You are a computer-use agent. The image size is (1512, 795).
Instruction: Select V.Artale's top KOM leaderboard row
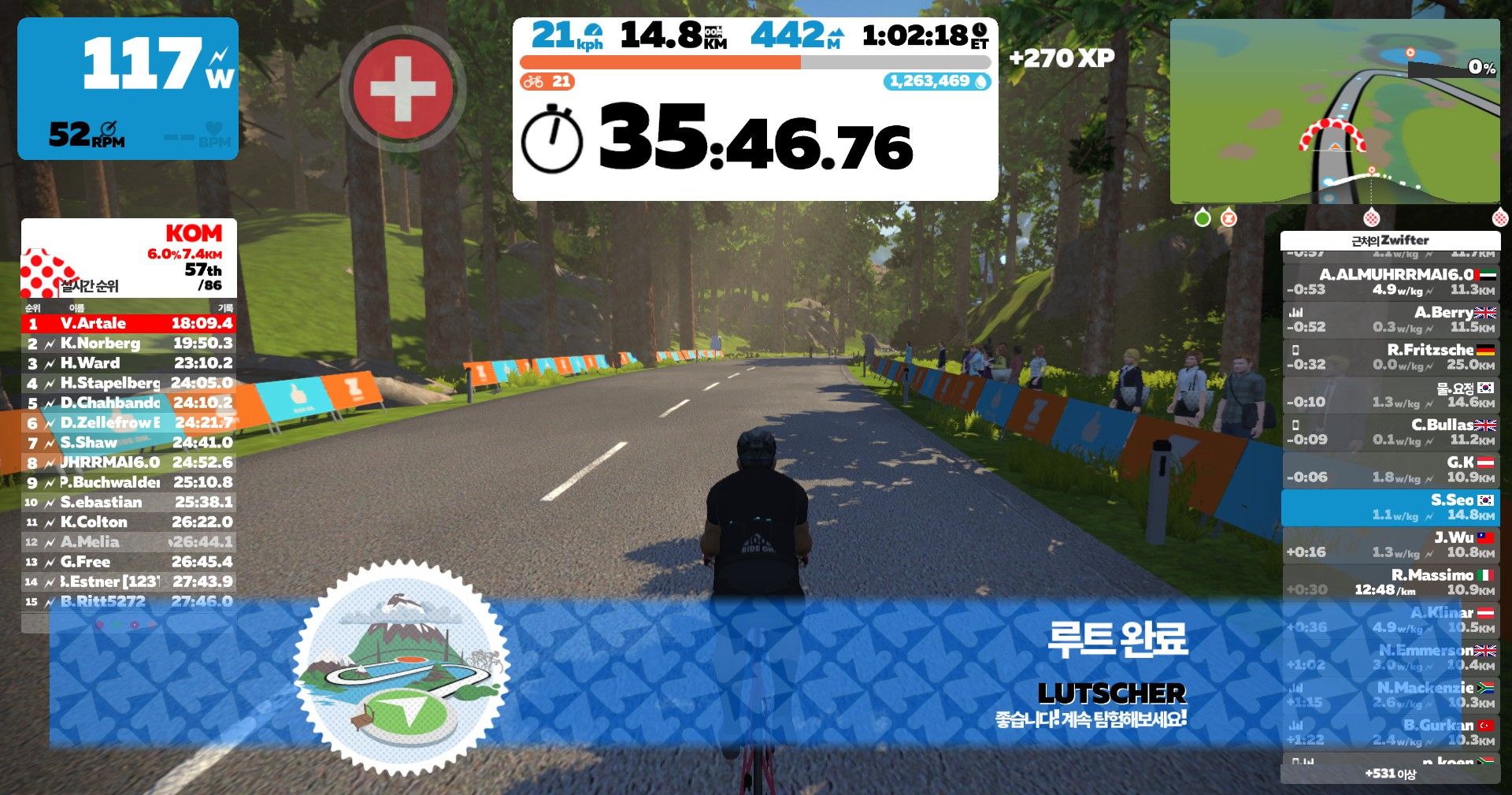[x=128, y=323]
